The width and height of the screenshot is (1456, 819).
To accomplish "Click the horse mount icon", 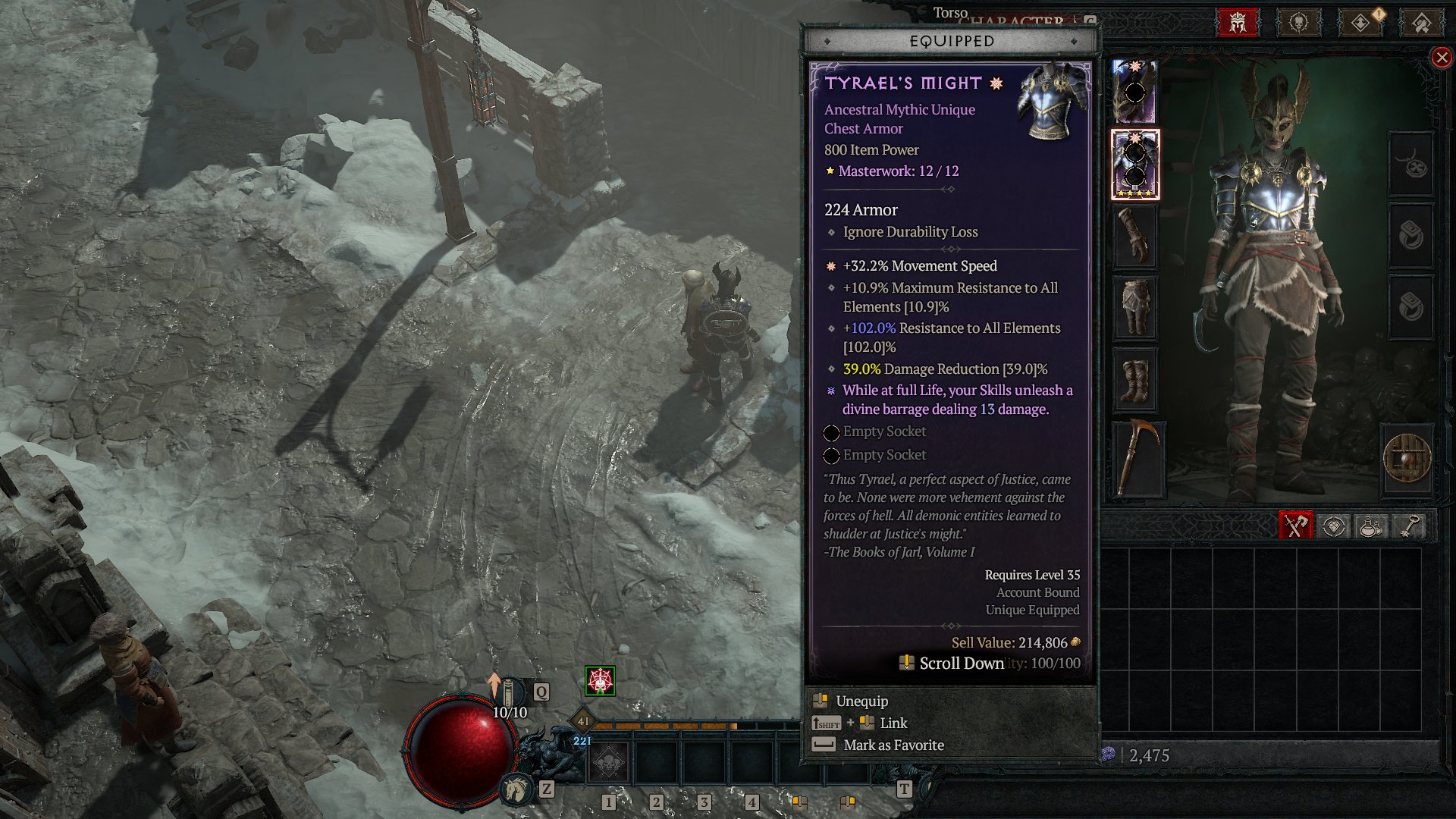I will click(516, 789).
